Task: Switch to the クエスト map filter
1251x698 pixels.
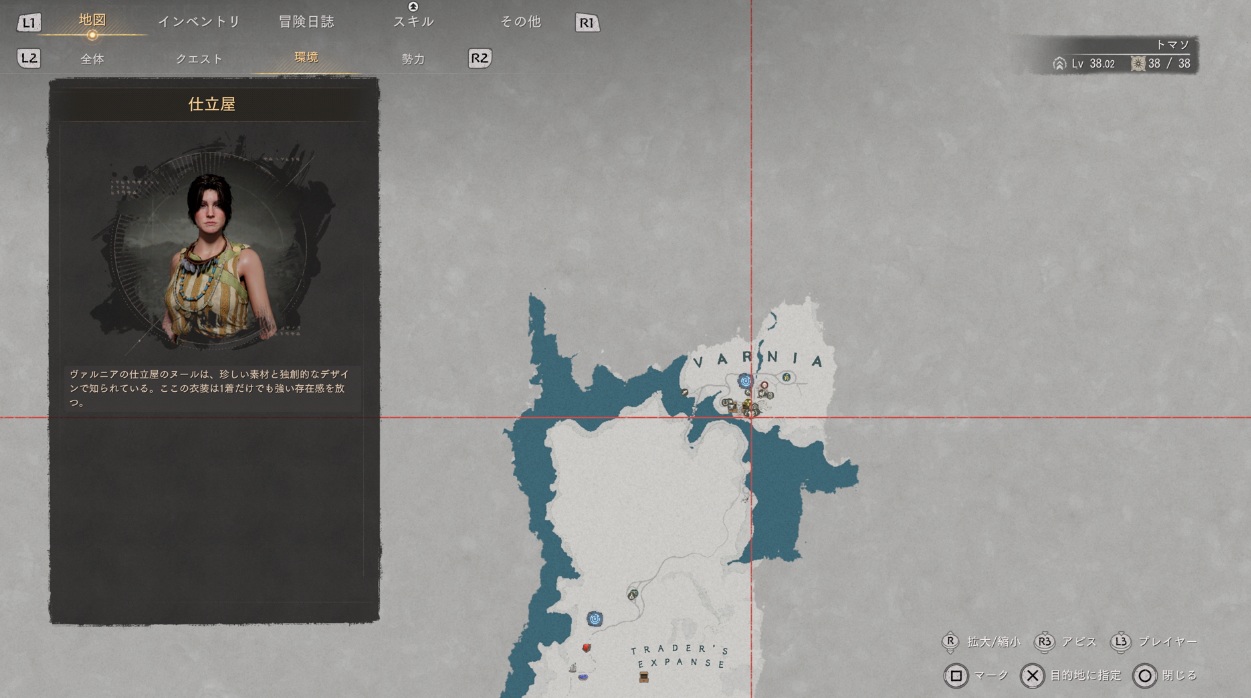Action: pos(199,59)
